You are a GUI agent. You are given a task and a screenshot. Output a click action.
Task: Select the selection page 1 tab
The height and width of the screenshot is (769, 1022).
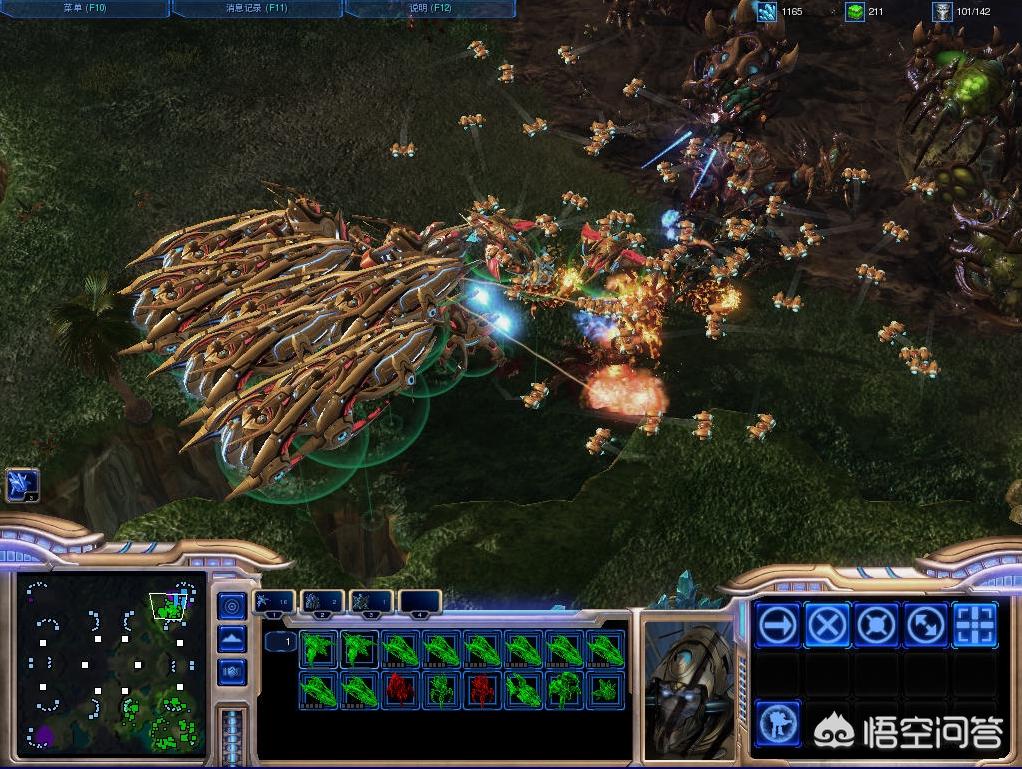click(281, 641)
